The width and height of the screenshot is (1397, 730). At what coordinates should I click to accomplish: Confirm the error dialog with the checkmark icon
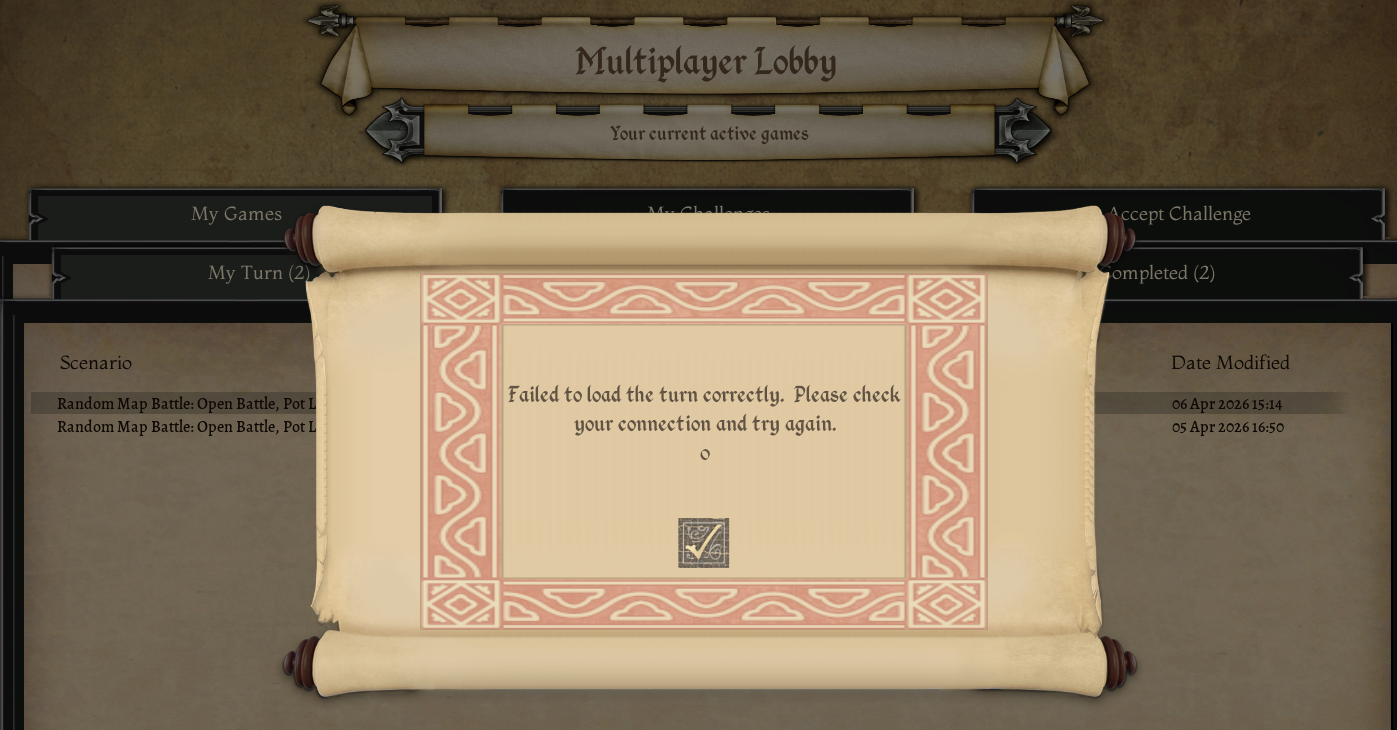click(703, 542)
